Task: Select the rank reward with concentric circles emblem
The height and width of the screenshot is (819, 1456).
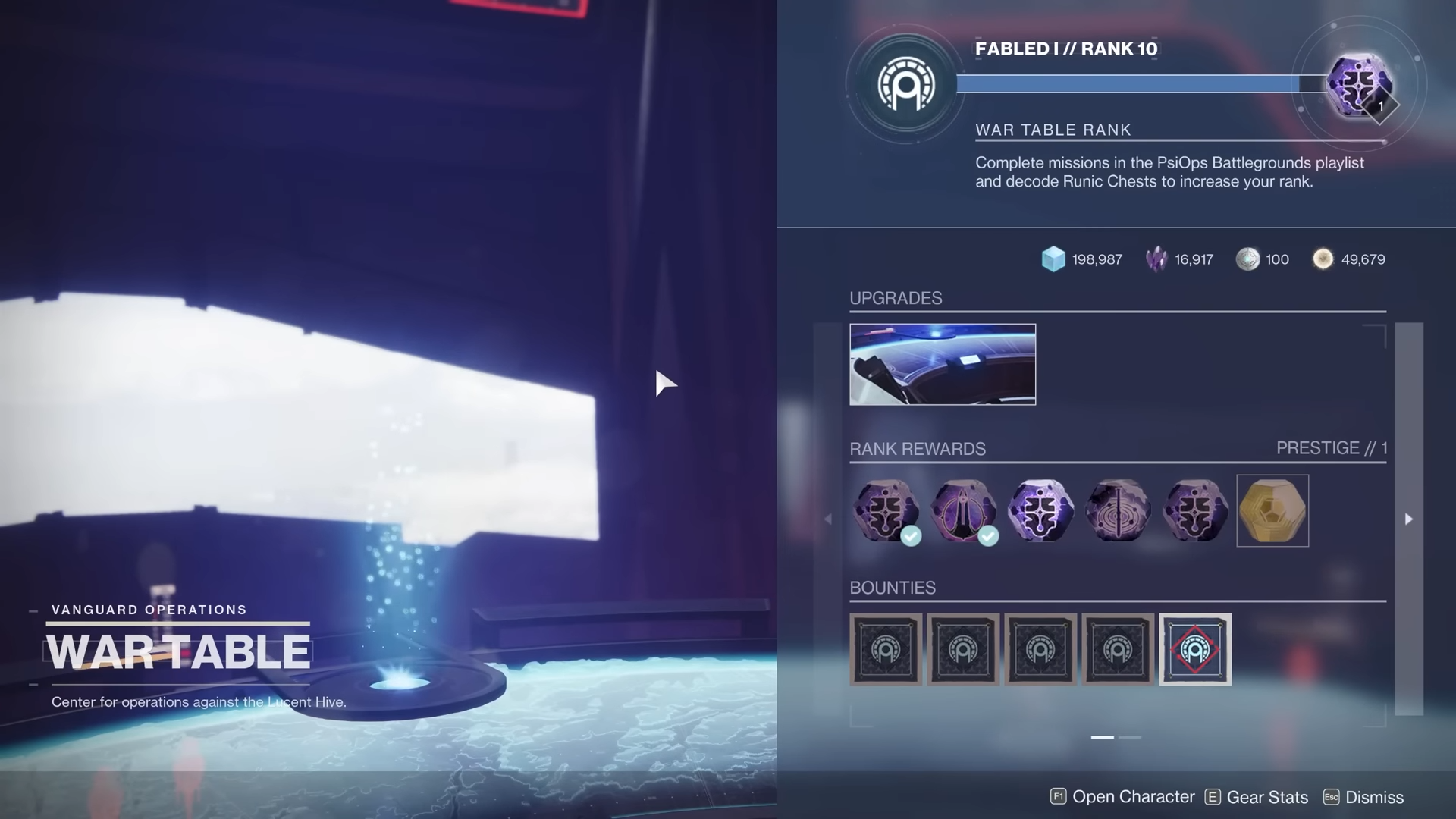Action: click(x=1118, y=510)
